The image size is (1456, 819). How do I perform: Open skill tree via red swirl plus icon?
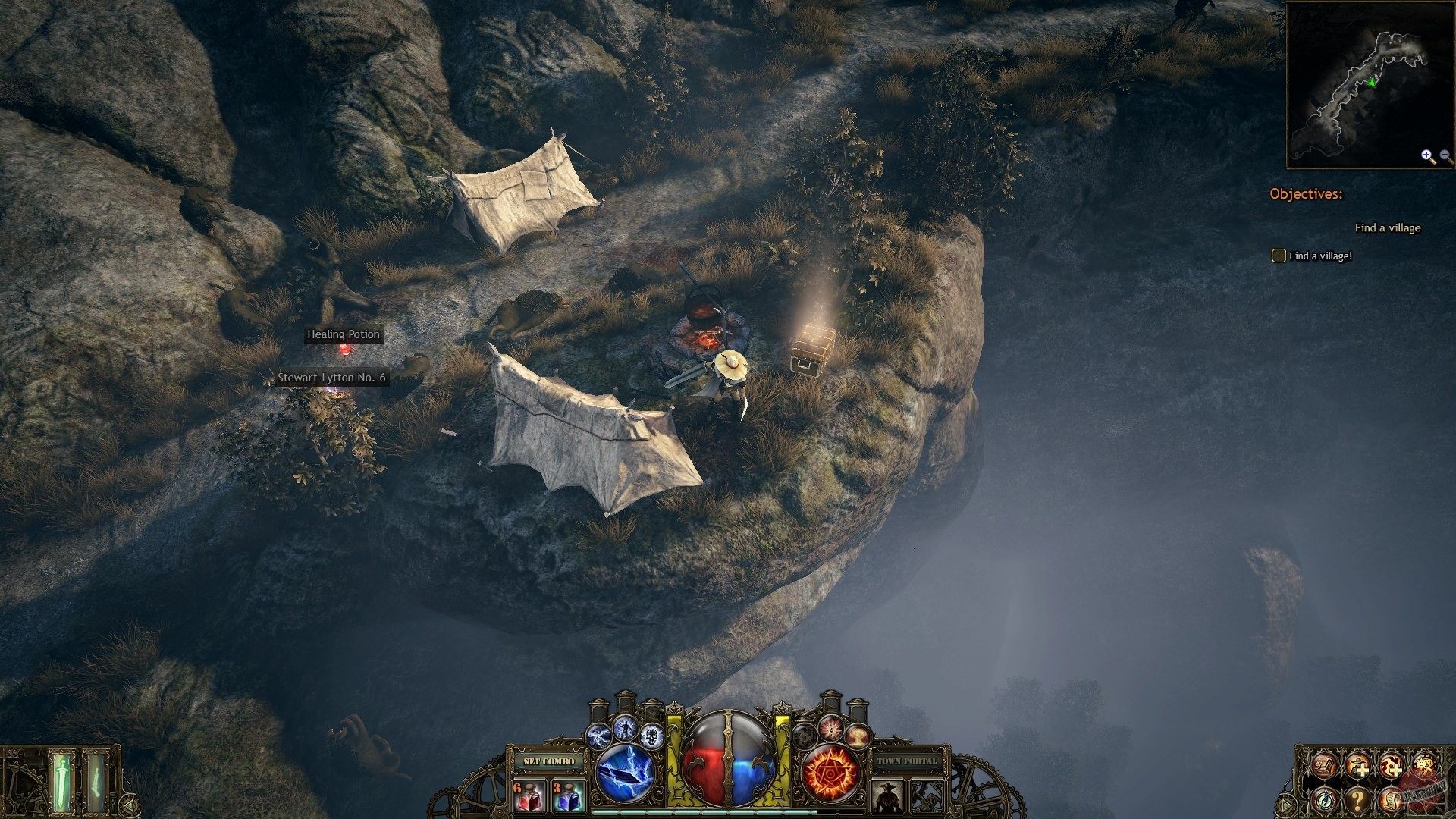pyautogui.click(x=1392, y=766)
